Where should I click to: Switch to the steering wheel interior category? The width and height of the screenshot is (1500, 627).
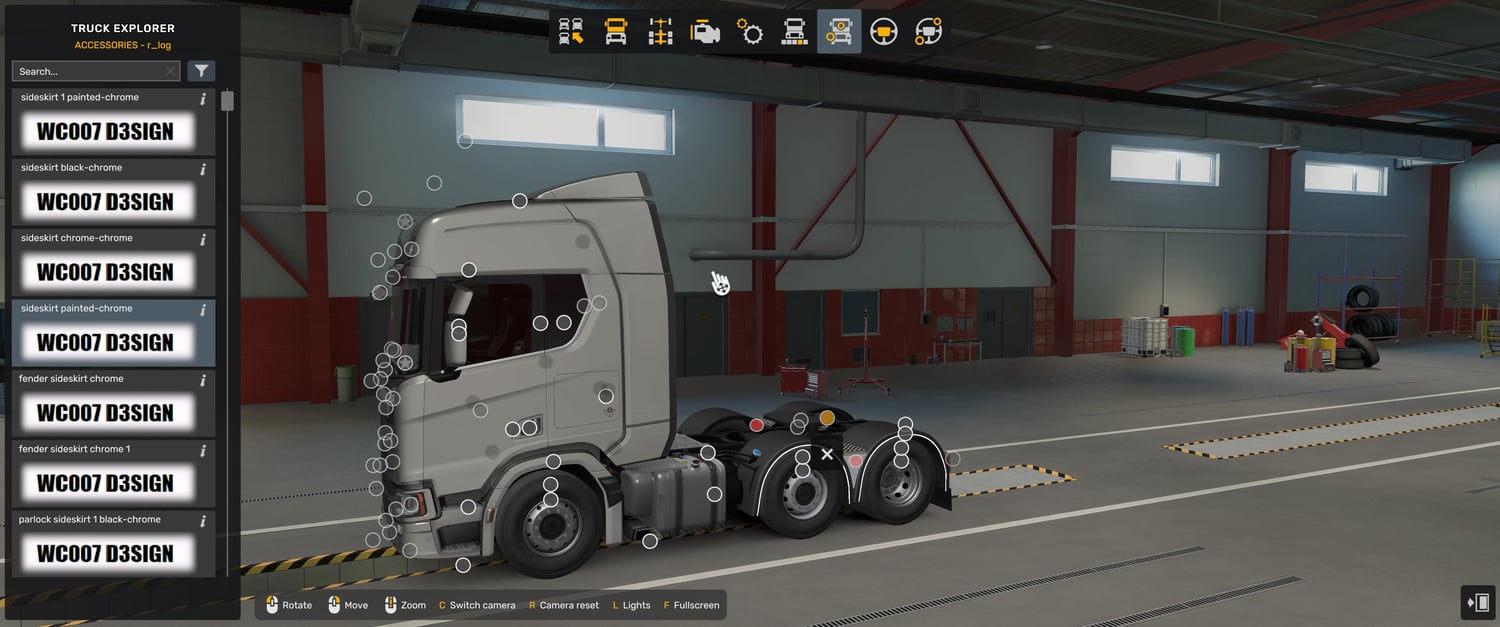pyautogui.click(x=883, y=32)
